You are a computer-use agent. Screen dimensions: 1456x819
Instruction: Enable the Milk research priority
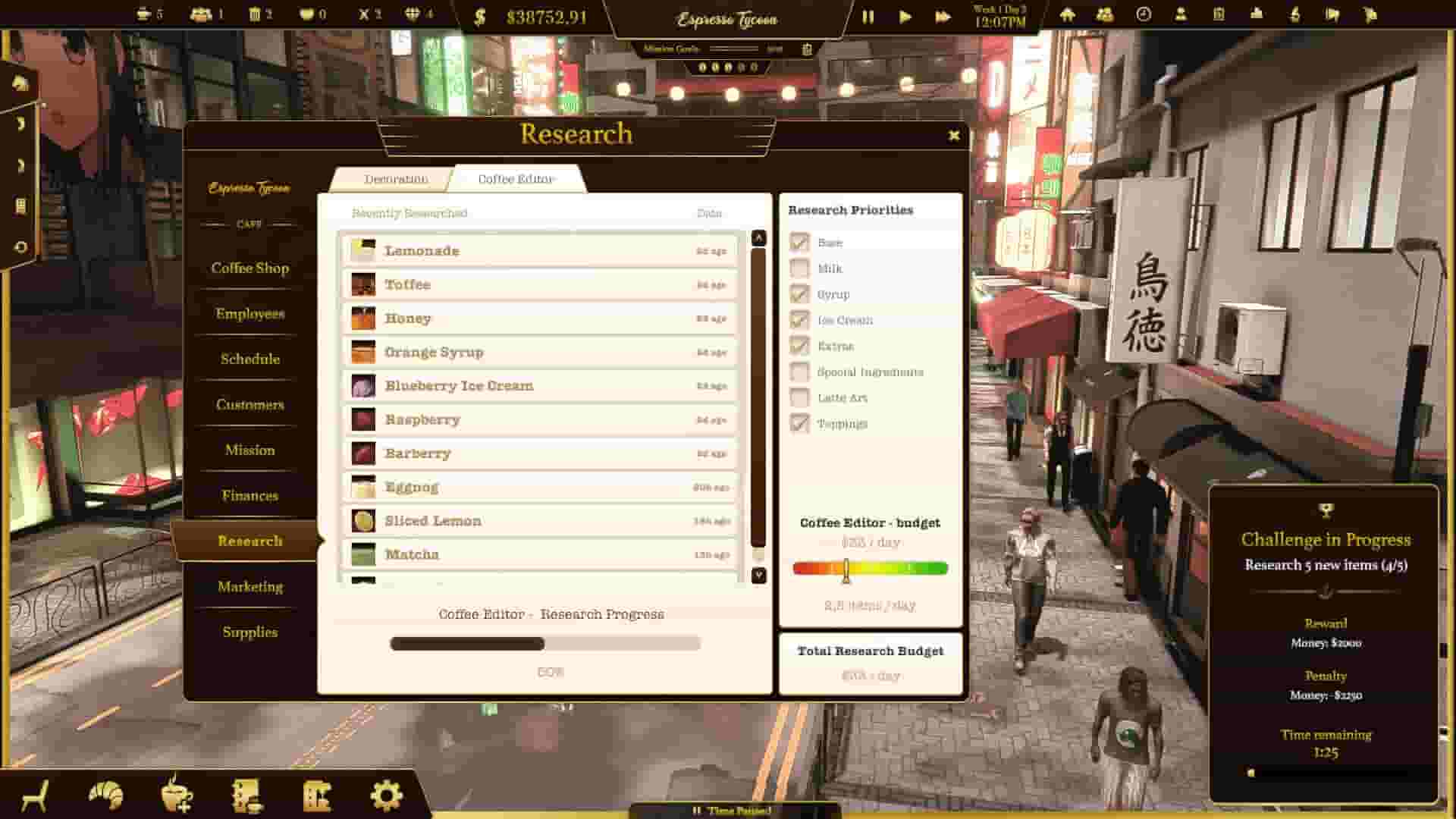coord(799,268)
